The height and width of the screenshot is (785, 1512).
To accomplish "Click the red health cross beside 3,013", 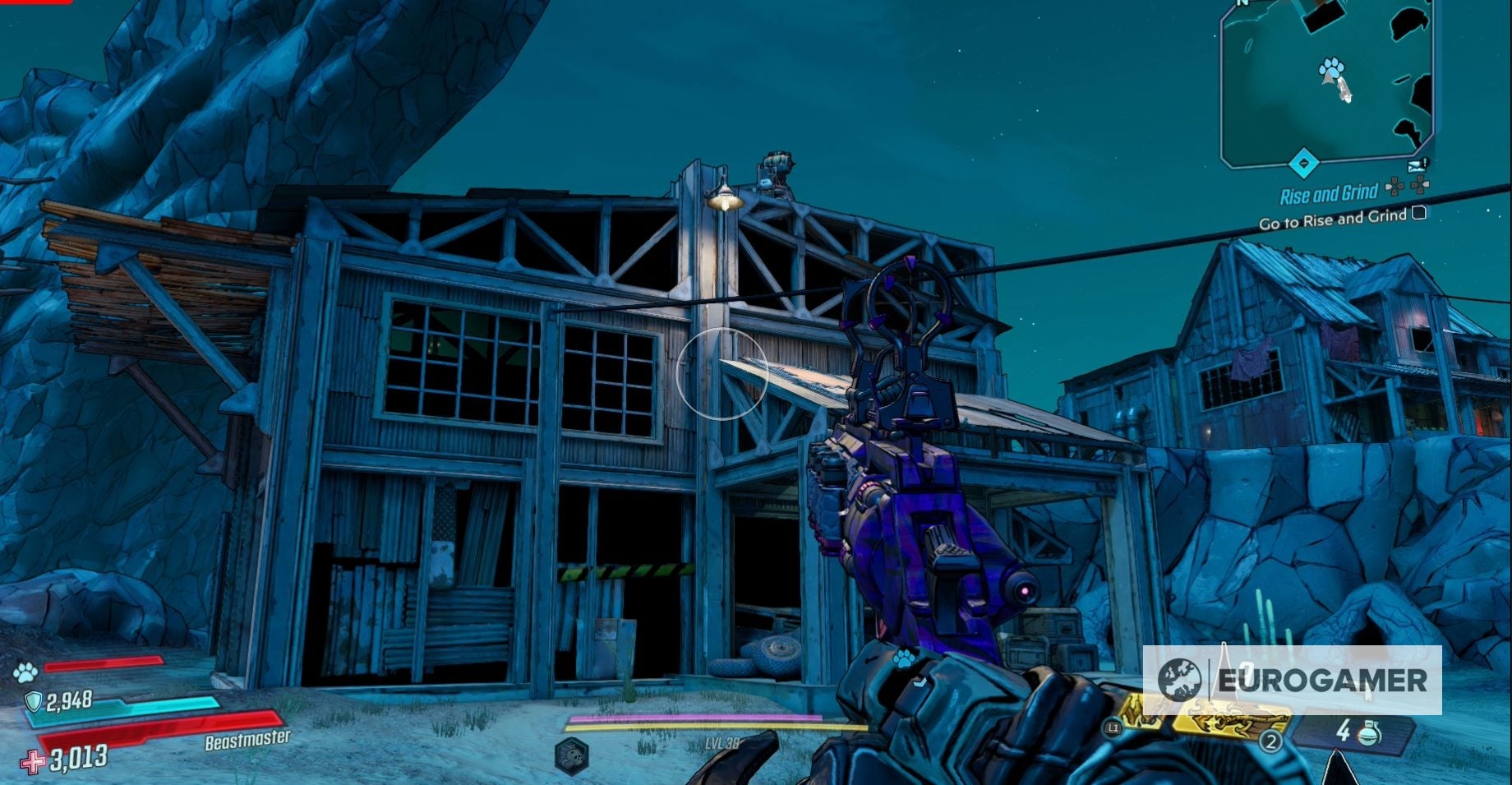I will coord(33,761).
